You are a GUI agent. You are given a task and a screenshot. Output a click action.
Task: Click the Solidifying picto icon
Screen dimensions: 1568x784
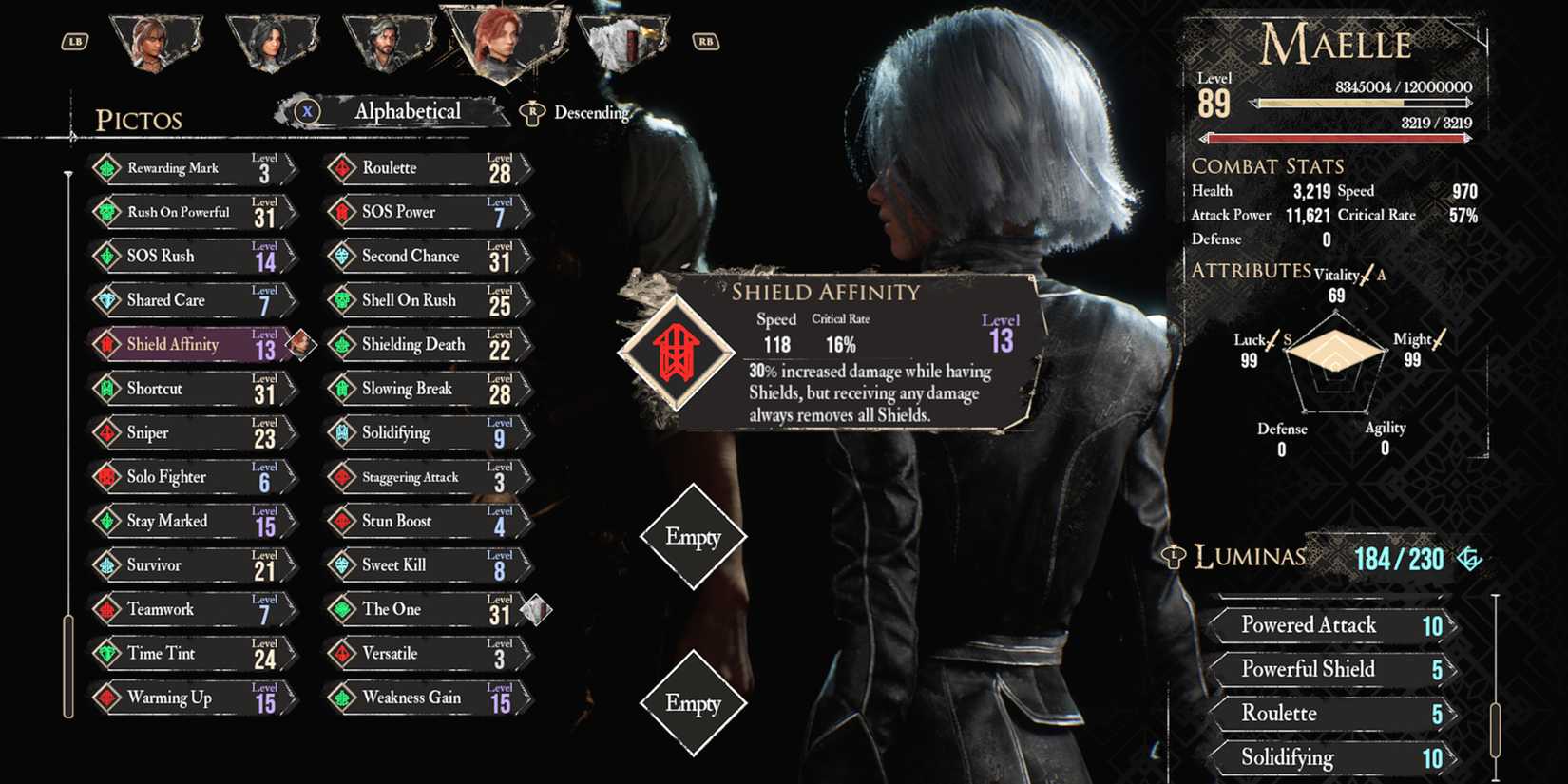pyautogui.click(x=343, y=432)
